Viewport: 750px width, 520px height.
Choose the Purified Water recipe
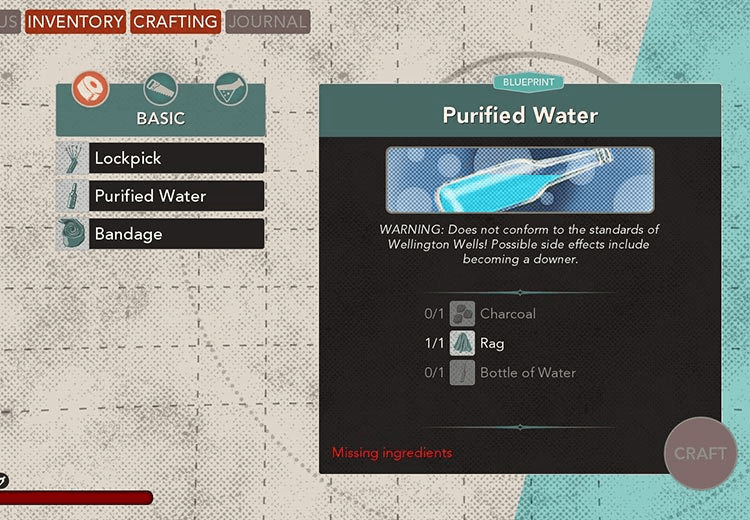161,196
